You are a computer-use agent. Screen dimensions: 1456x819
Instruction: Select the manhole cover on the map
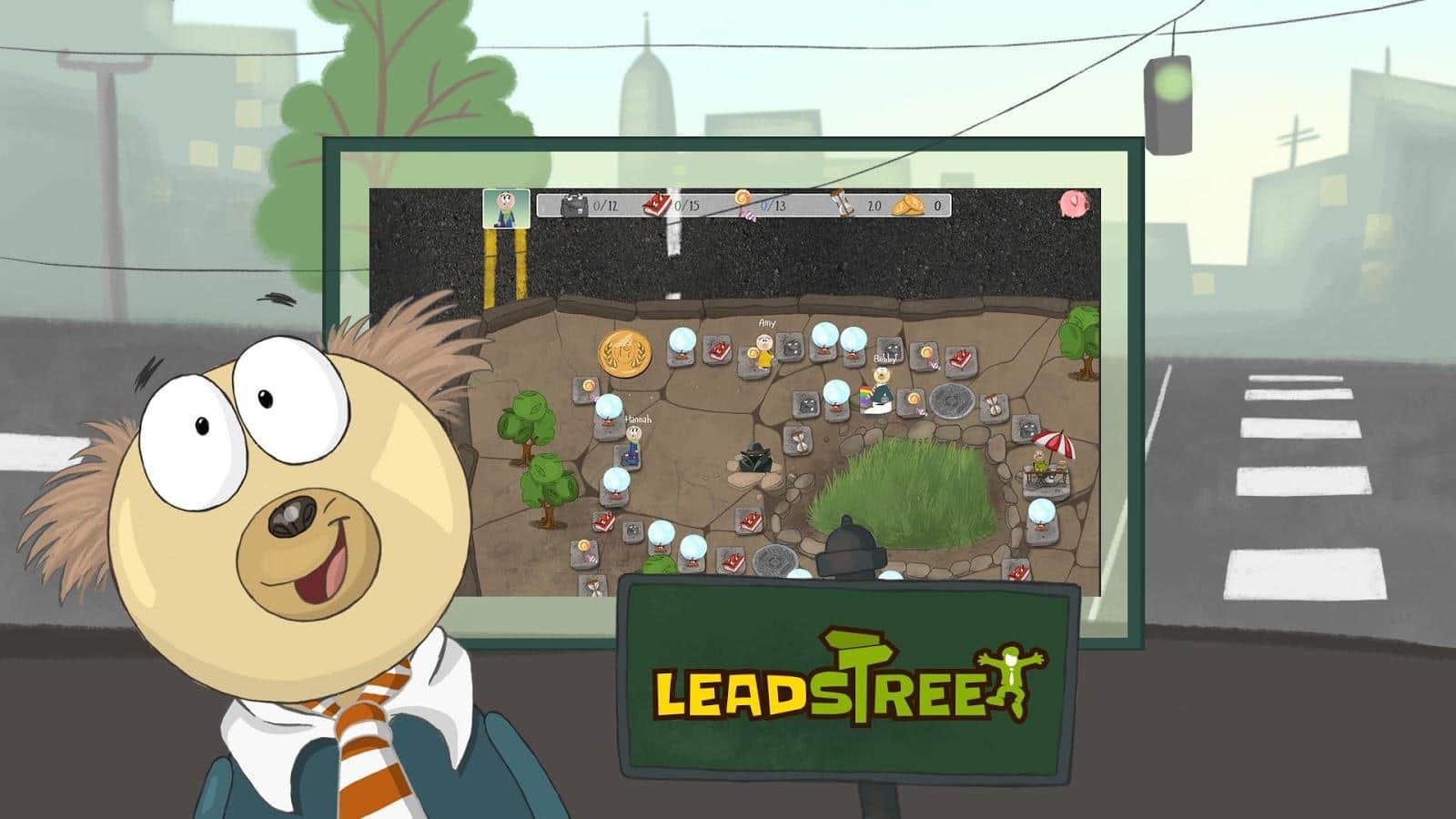tap(951, 400)
